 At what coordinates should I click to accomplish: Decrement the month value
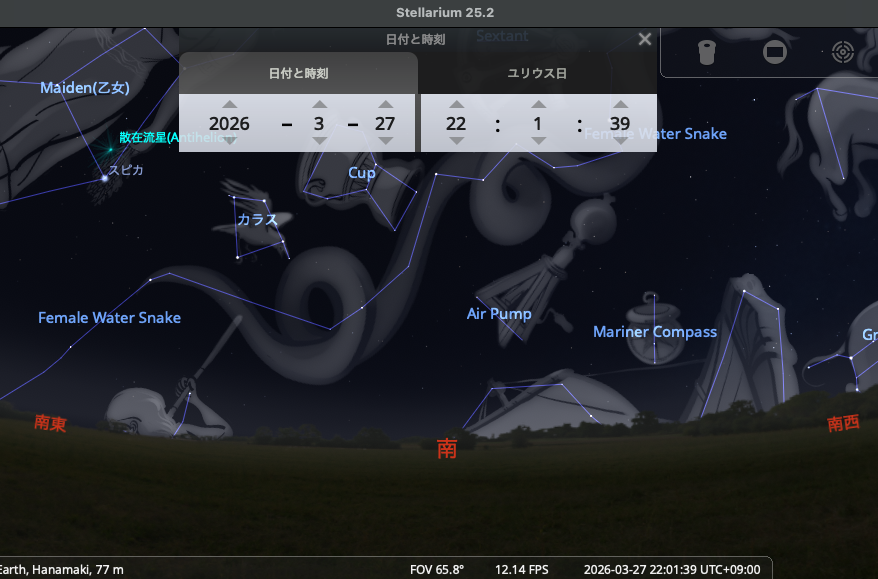click(x=320, y=141)
